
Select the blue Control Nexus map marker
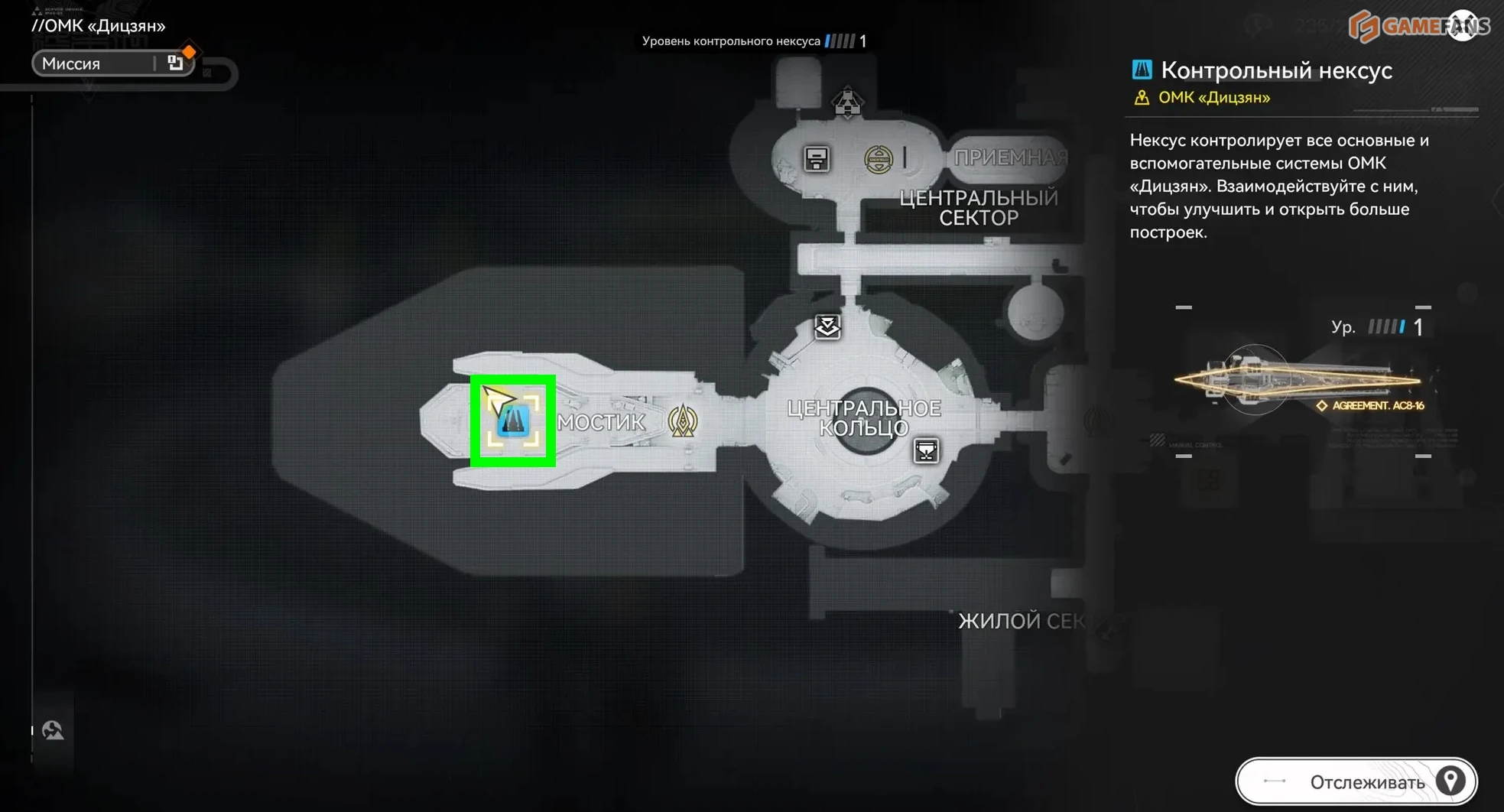tap(513, 421)
